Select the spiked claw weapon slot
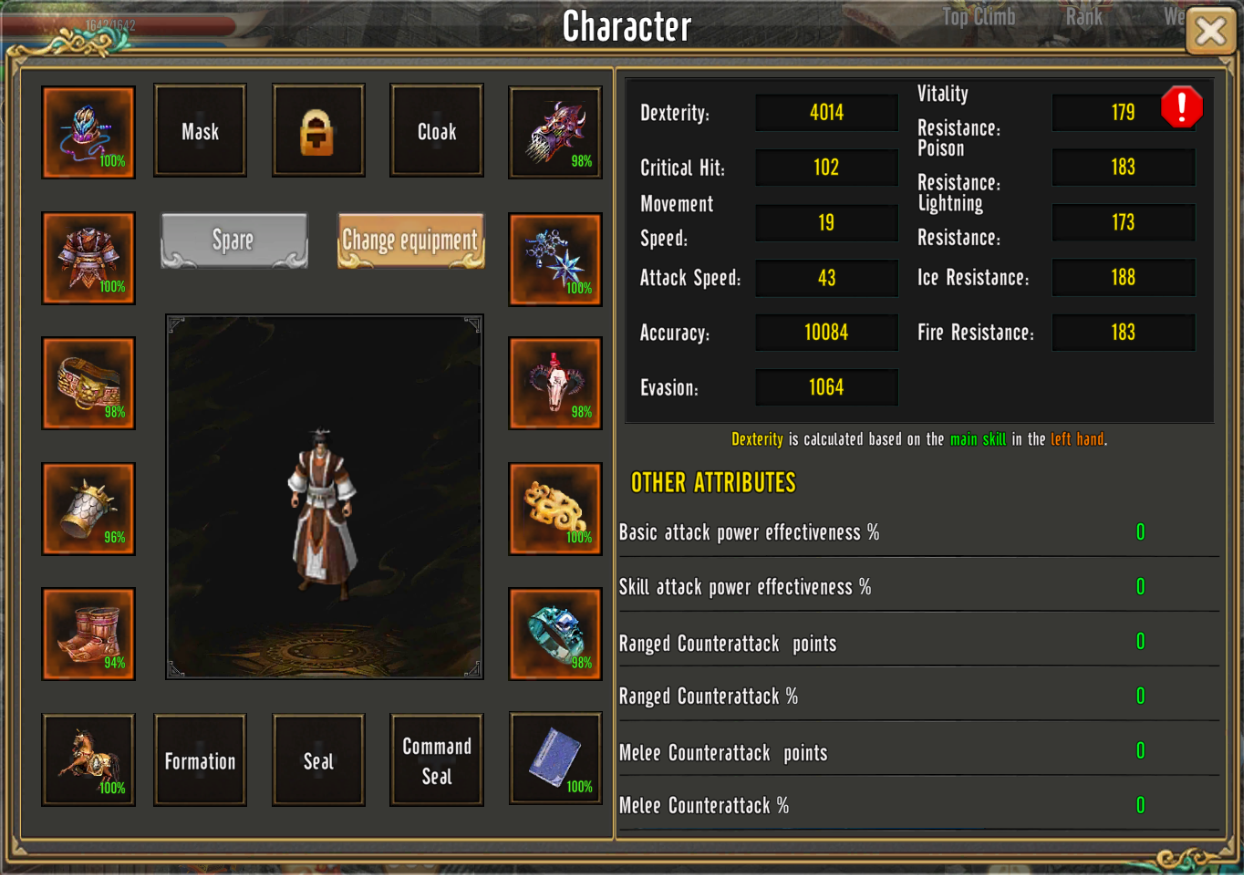The width and height of the screenshot is (1244, 875). (x=555, y=132)
